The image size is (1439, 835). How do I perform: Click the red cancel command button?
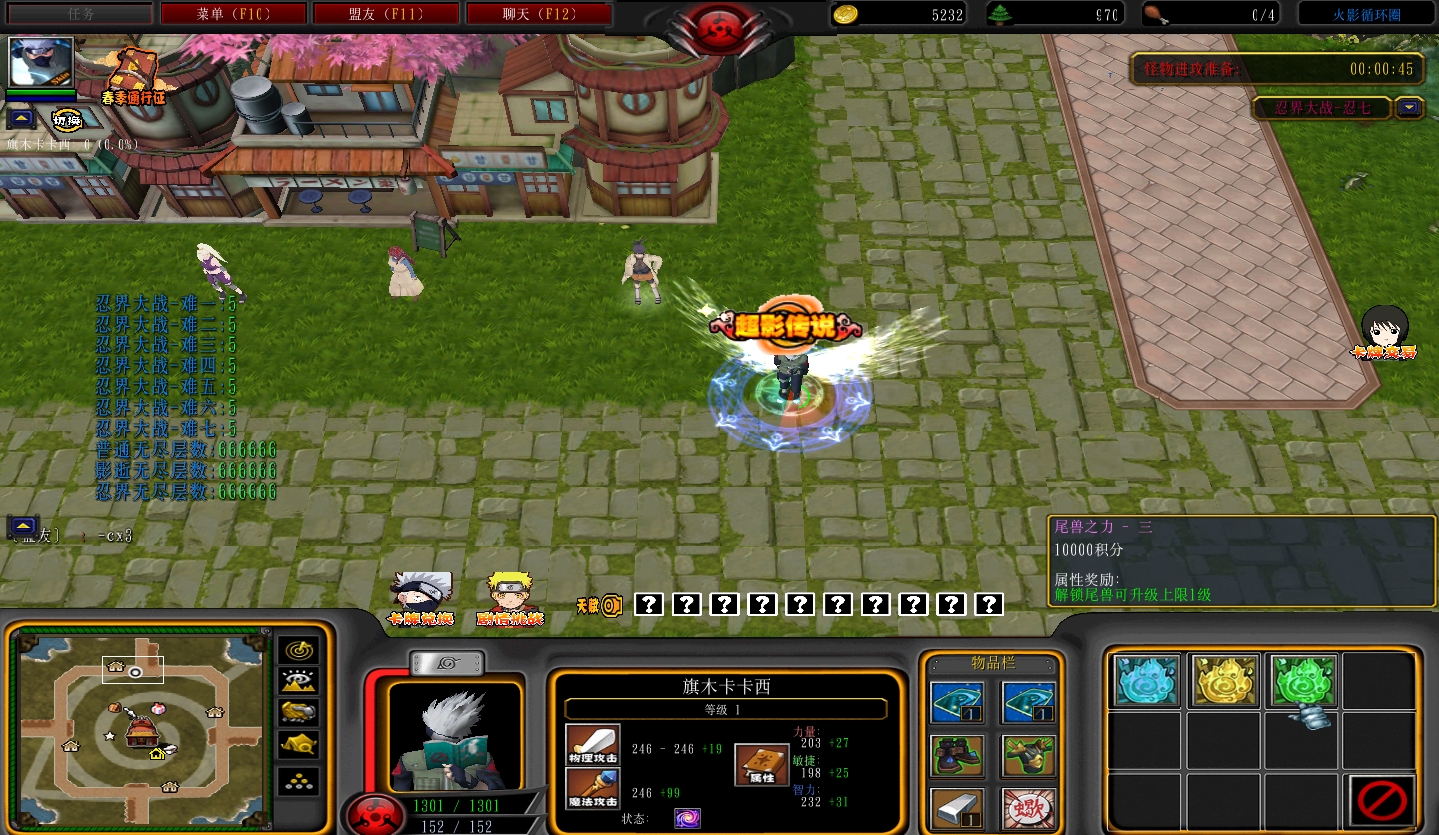(1381, 800)
